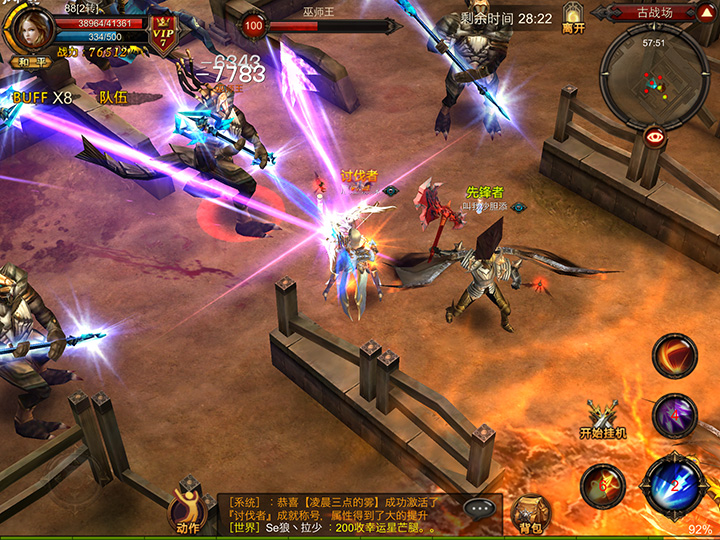Viewport: 720px width, 540px height.
Task: Toggle the red eye visibility button
Action: point(655,137)
